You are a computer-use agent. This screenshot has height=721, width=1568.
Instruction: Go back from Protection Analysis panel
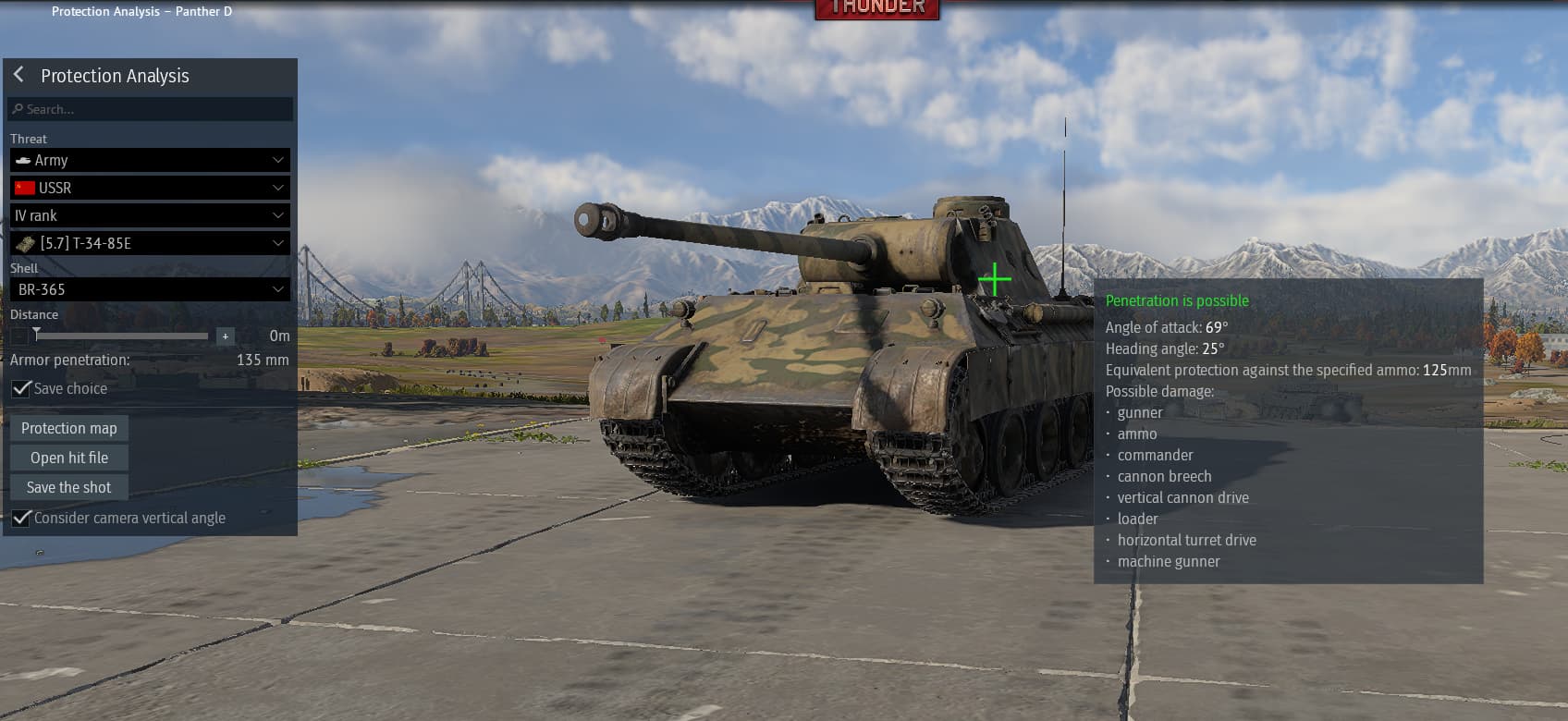pyautogui.click(x=18, y=75)
